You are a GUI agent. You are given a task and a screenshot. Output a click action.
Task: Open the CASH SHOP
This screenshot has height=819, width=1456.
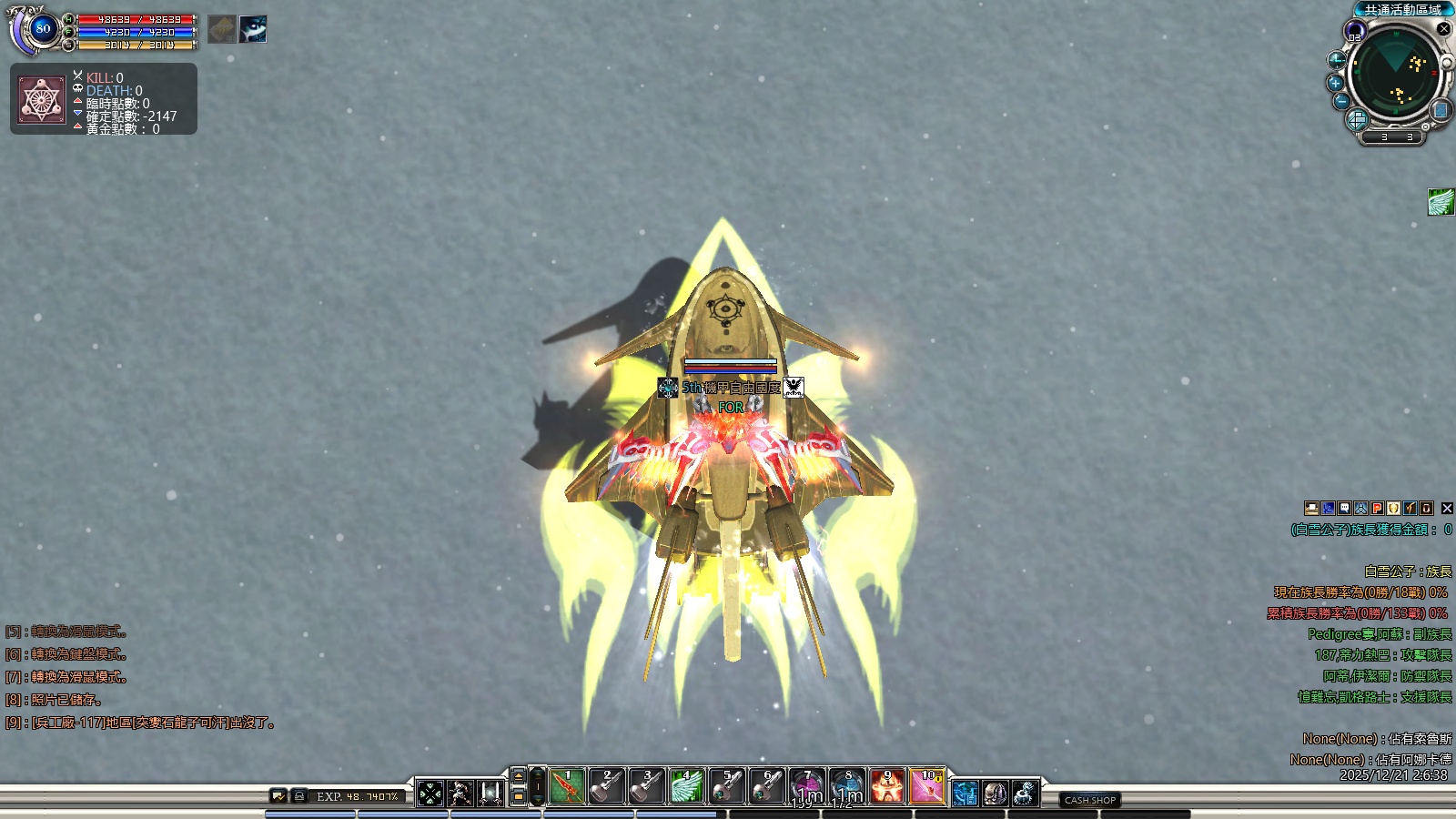point(1090,800)
